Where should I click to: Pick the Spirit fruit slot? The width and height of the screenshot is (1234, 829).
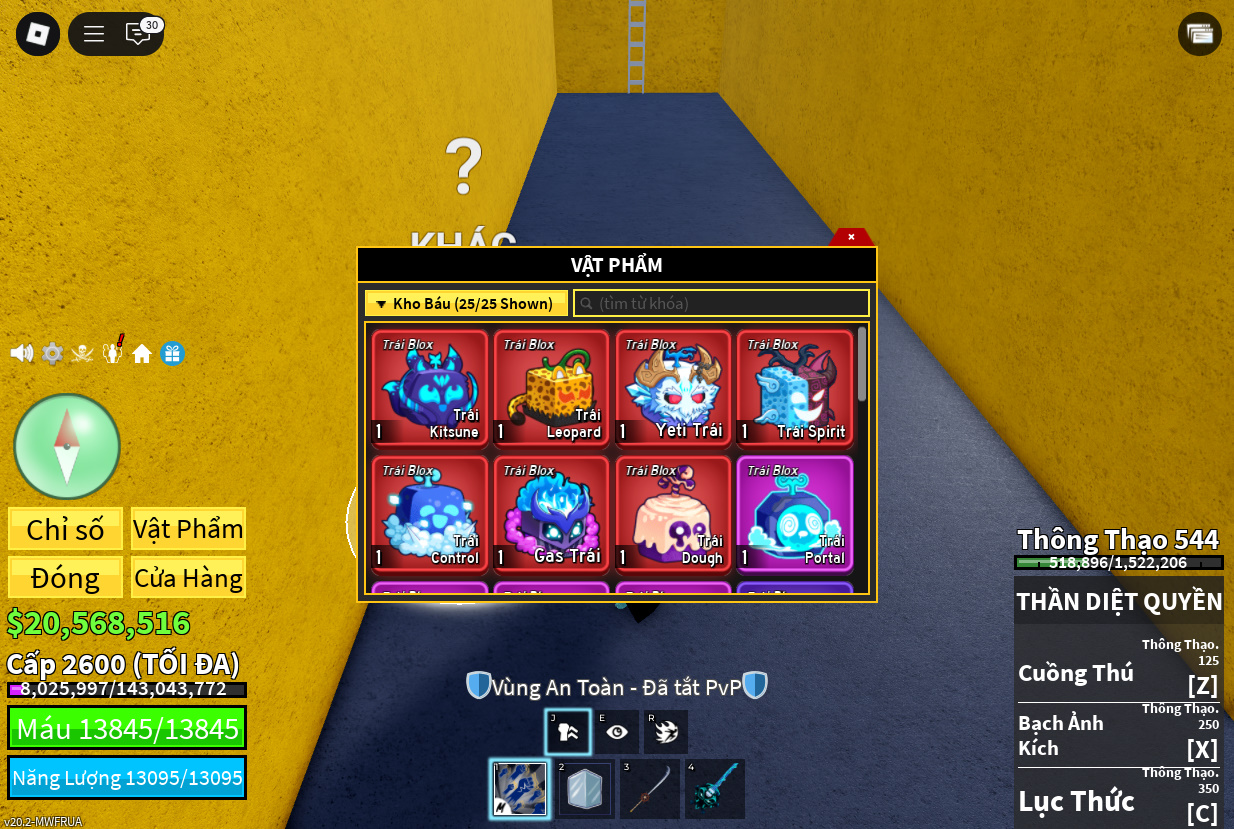[x=795, y=388]
